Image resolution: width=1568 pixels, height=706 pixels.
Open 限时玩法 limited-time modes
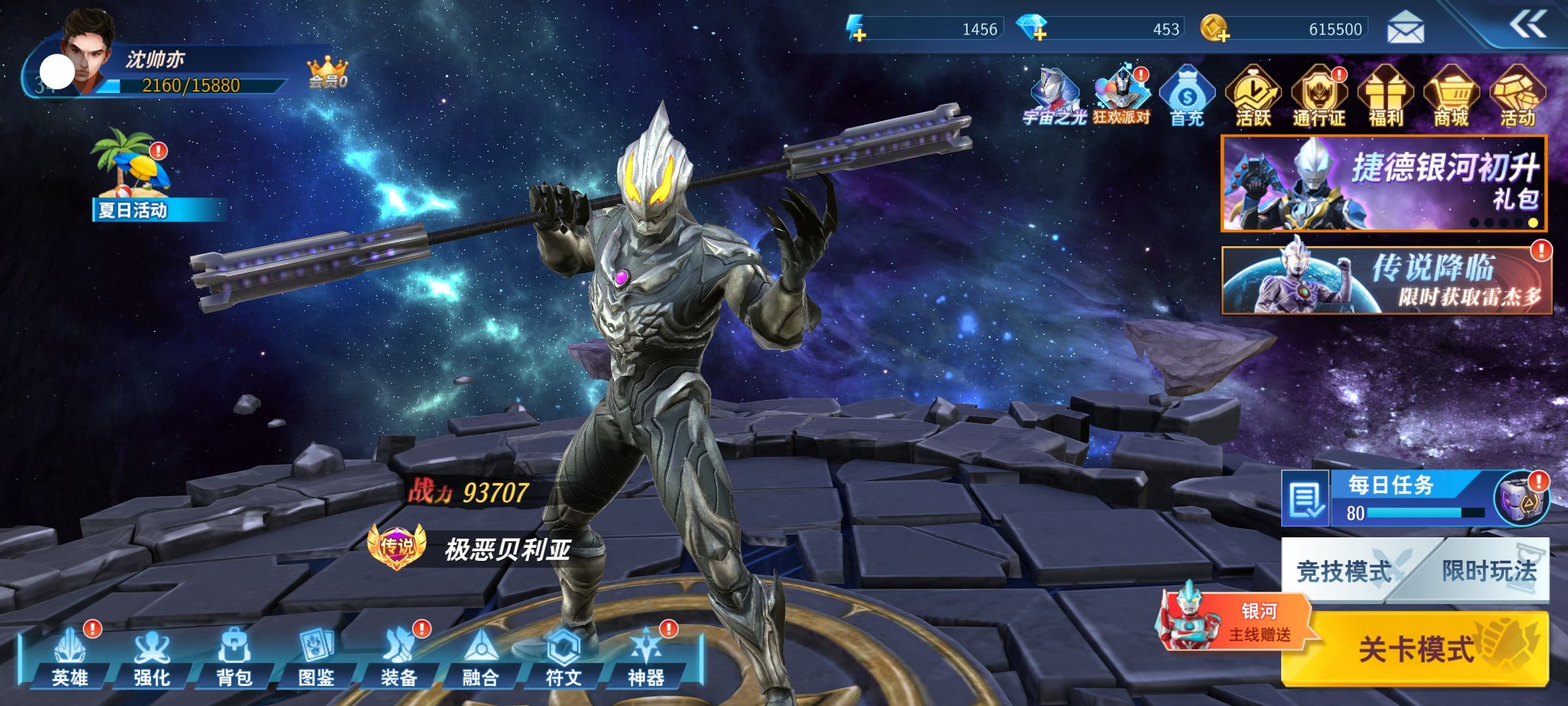click(1490, 571)
